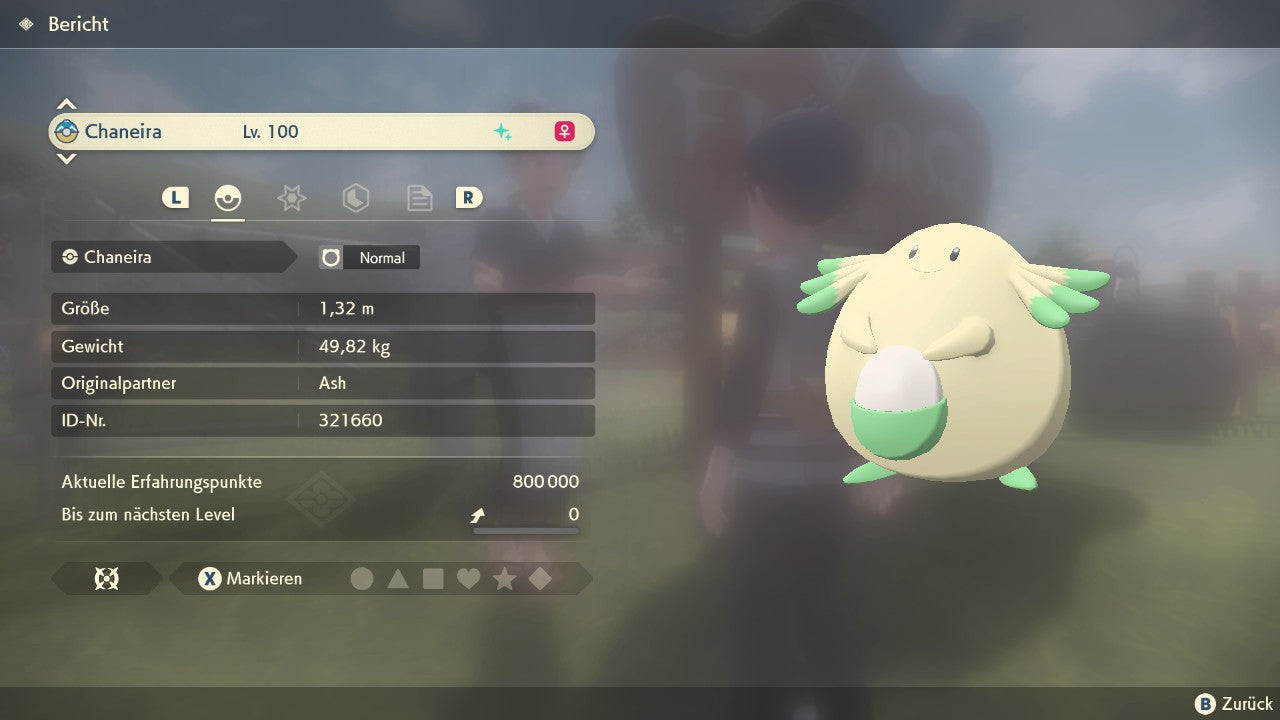The width and height of the screenshot is (1280, 720).
Task: Select the Poké Ball summary tab
Action: [x=228, y=198]
